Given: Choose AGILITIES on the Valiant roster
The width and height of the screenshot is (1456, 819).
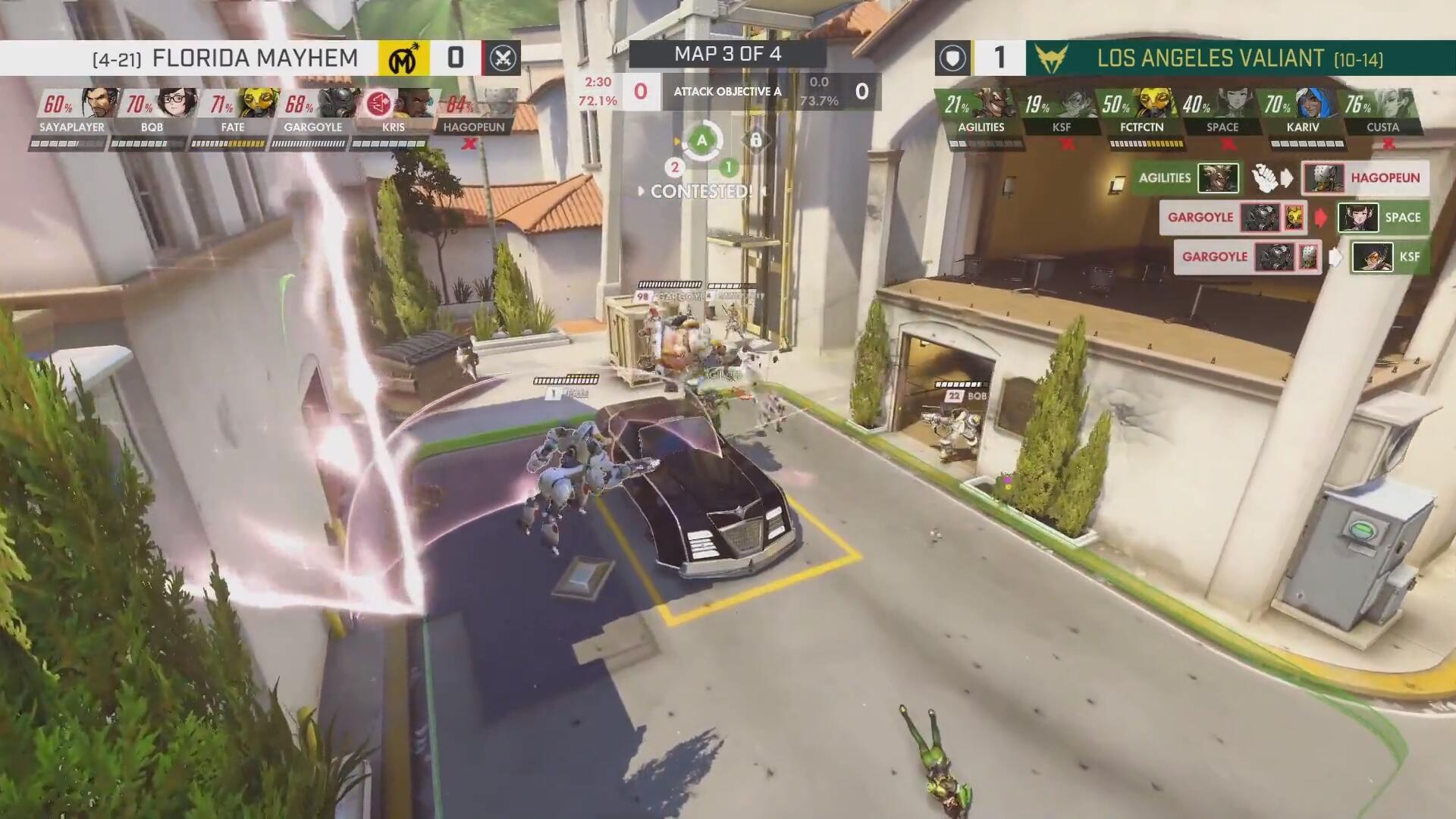Looking at the screenshot, I should (995, 105).
